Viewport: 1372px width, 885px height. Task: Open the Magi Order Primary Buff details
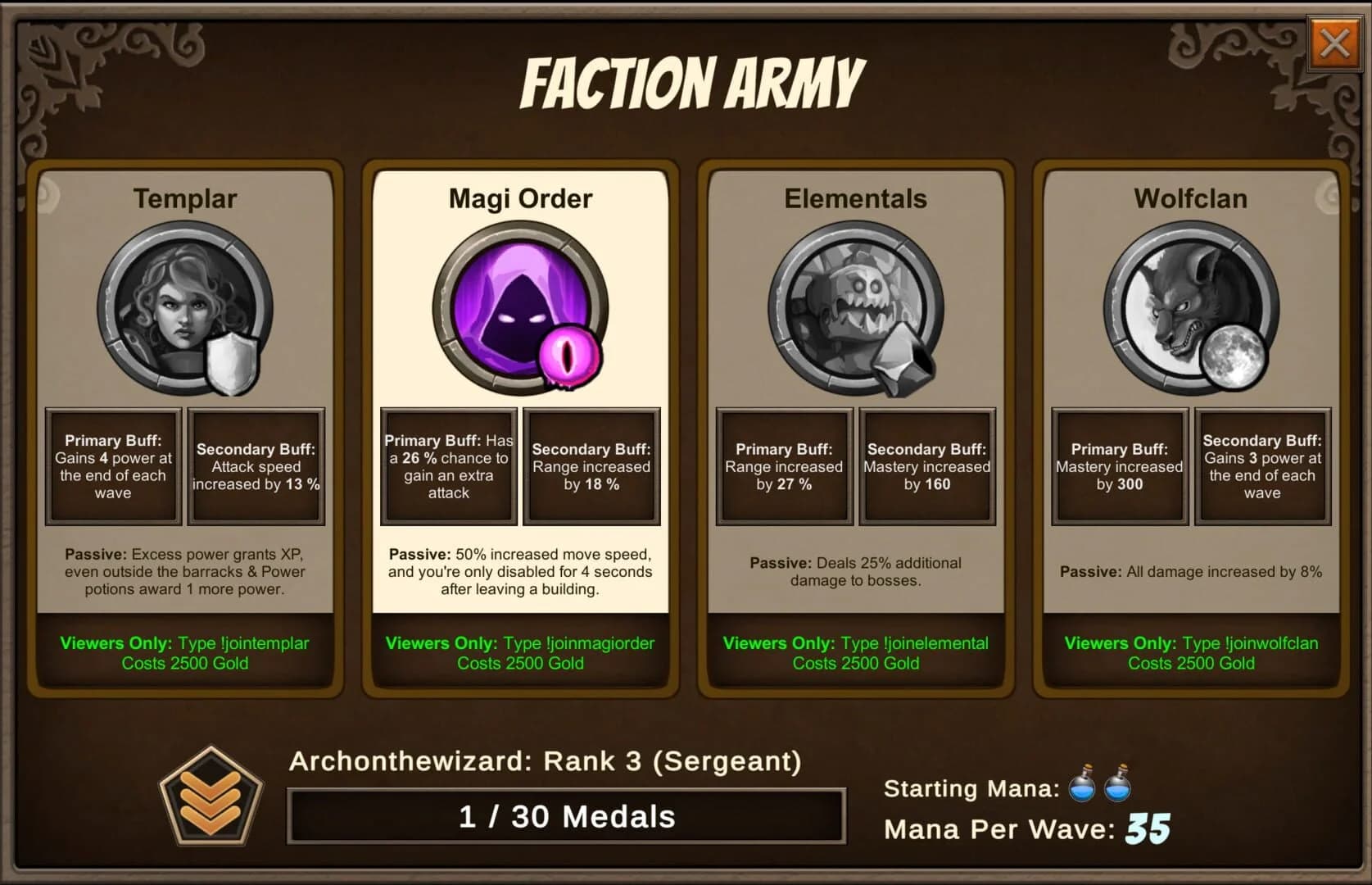coord(447,465)
